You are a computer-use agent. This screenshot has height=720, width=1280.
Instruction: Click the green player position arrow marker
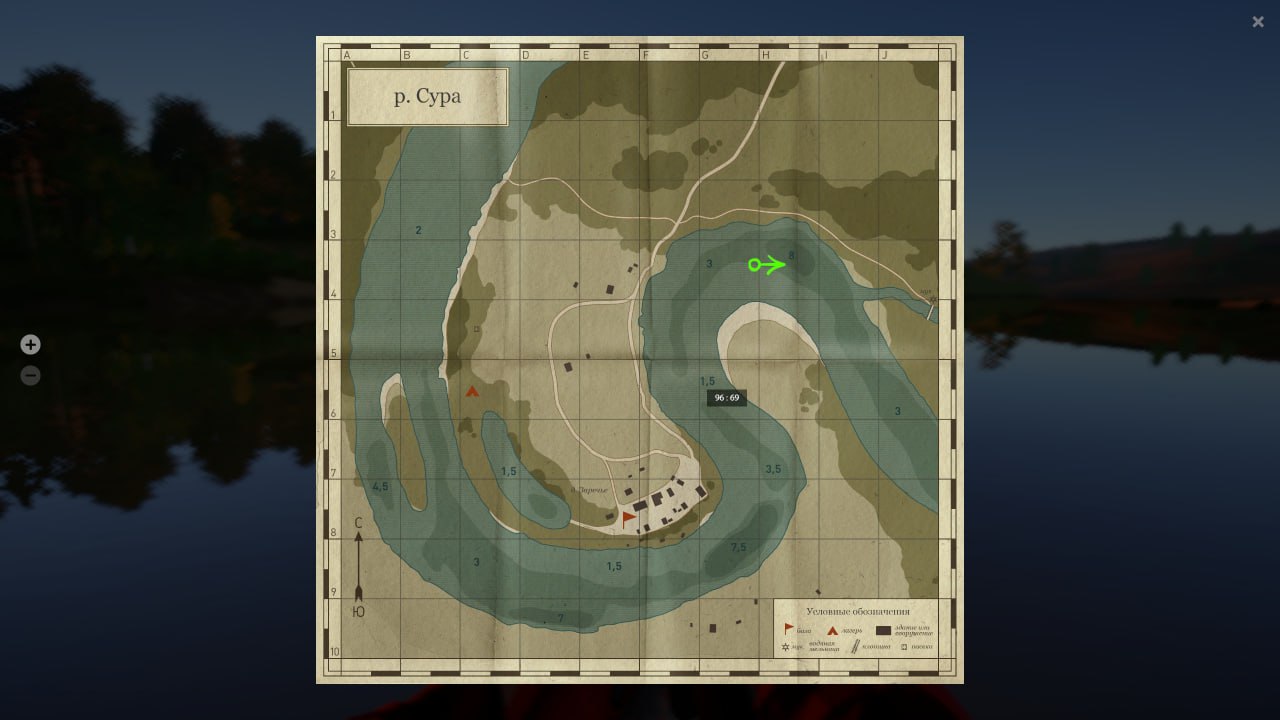767,265
